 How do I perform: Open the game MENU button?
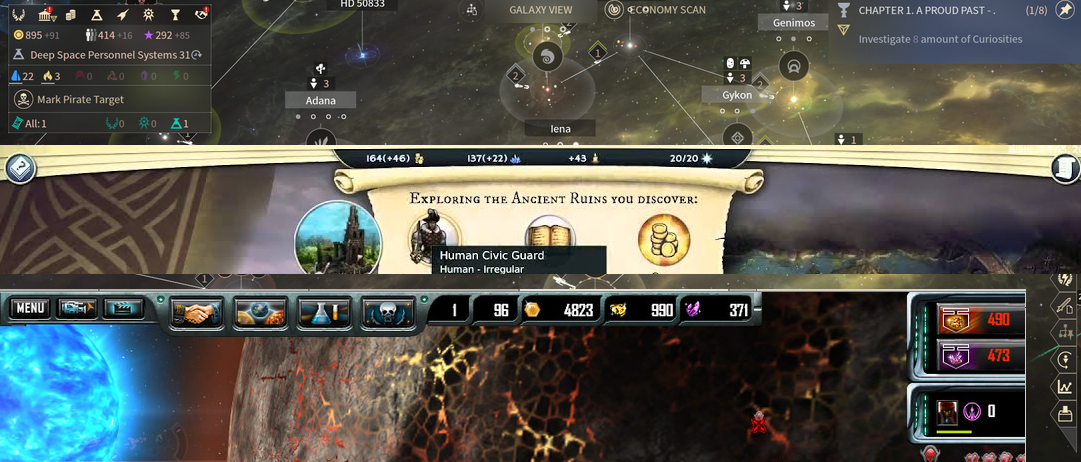30,308
